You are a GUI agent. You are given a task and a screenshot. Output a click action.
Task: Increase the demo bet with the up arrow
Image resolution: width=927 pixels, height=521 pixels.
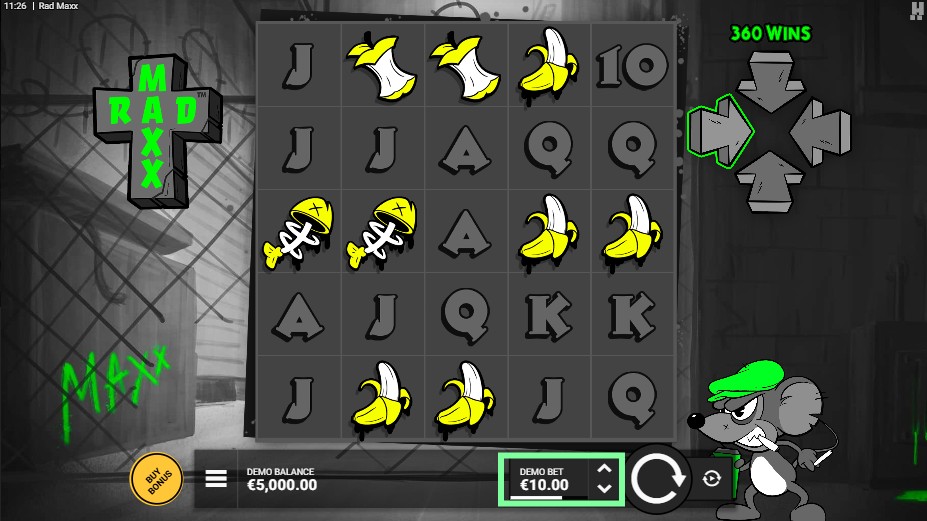603,468
